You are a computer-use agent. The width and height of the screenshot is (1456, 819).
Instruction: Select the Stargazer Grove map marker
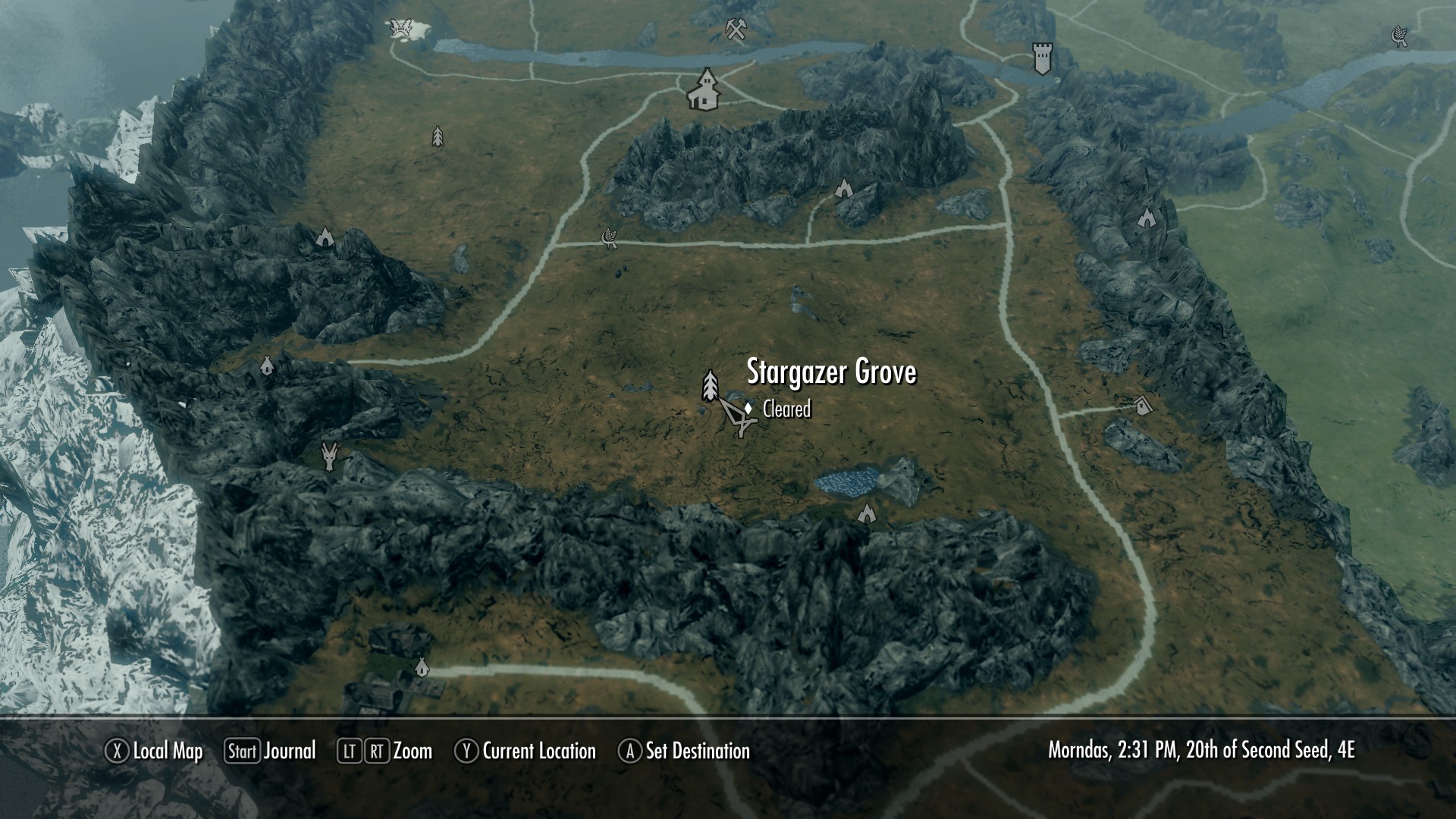[710, 385]
